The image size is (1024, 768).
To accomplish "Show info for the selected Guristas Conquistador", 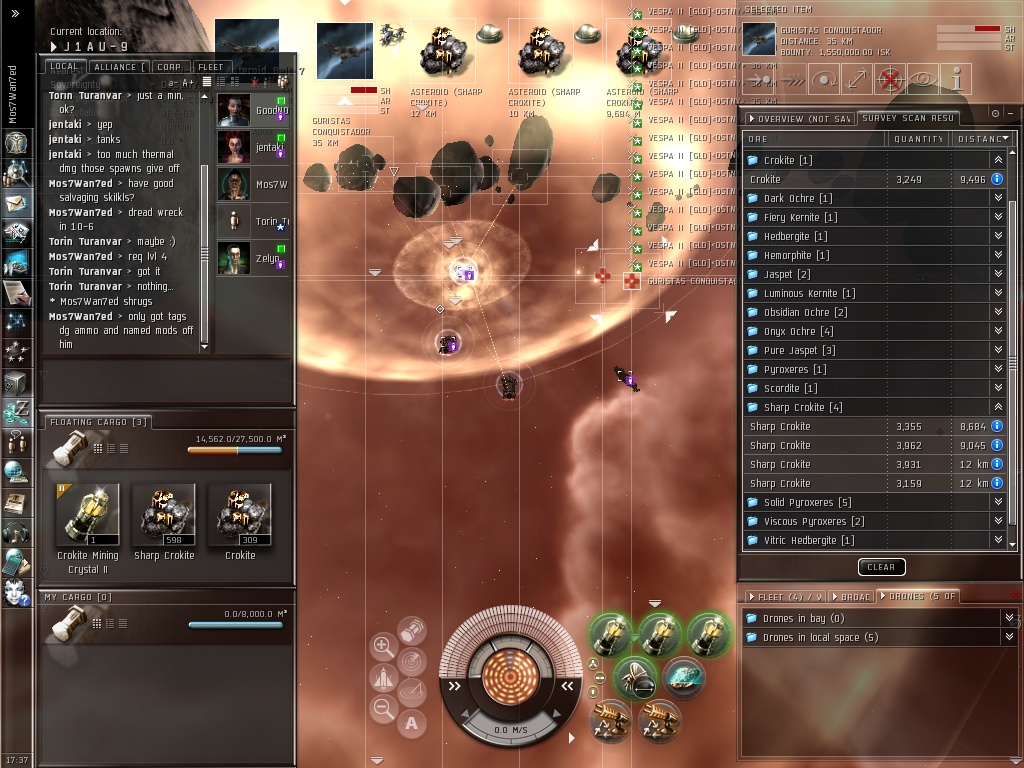I will [957, 79].
